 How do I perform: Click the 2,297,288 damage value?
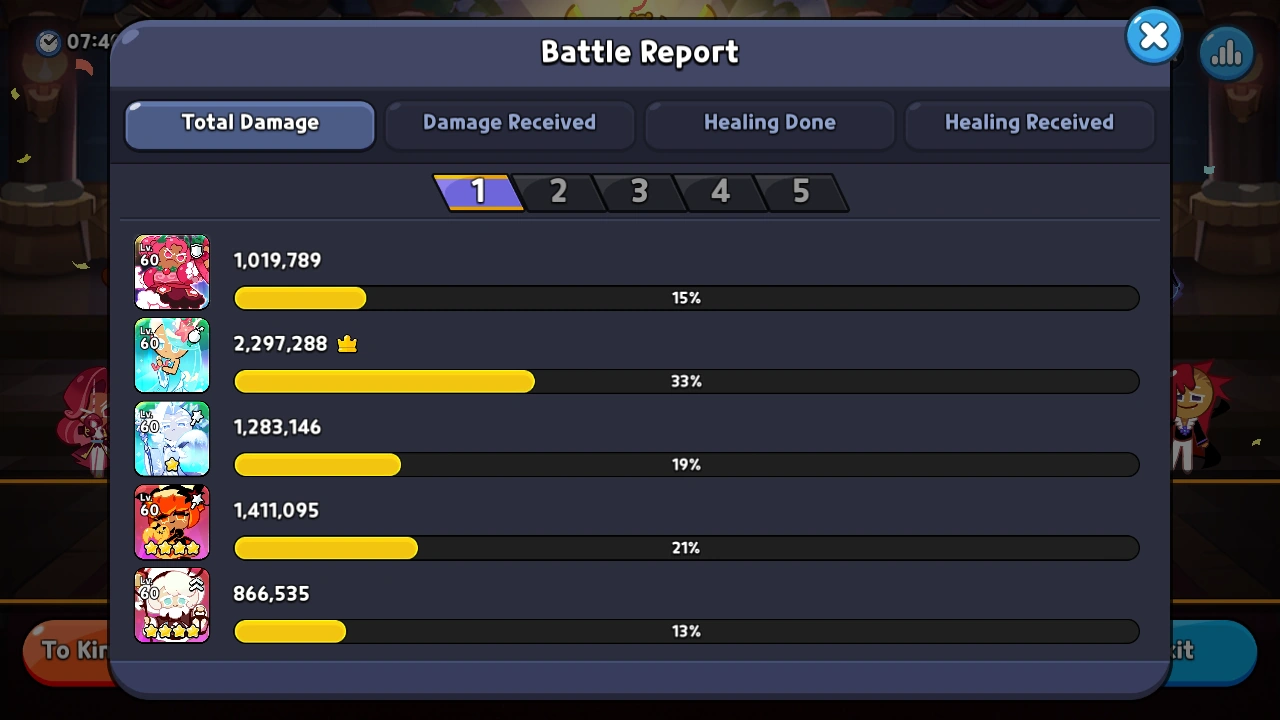[280, 343]
